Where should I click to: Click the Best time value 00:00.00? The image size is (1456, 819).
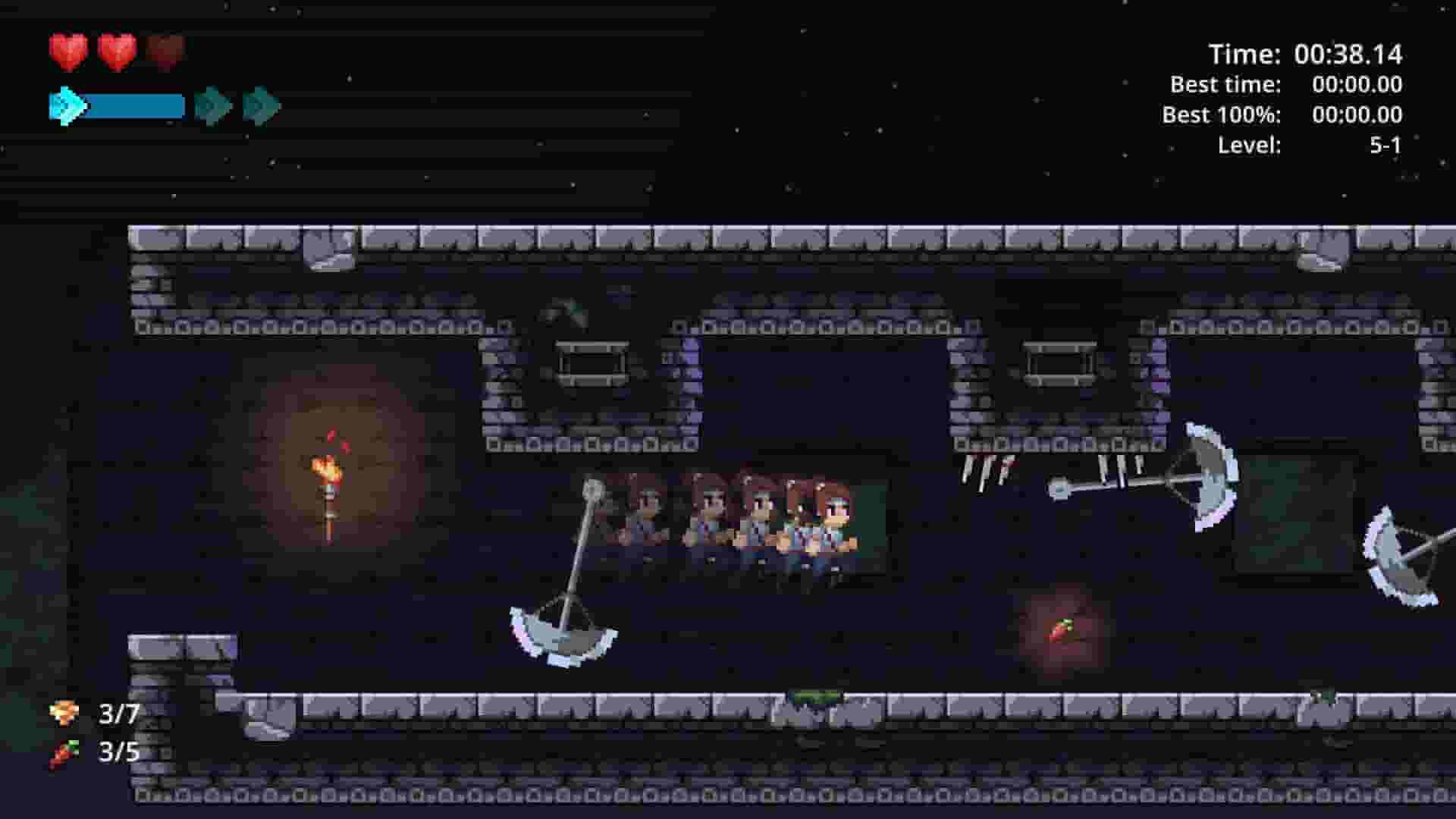[1357, 85]
